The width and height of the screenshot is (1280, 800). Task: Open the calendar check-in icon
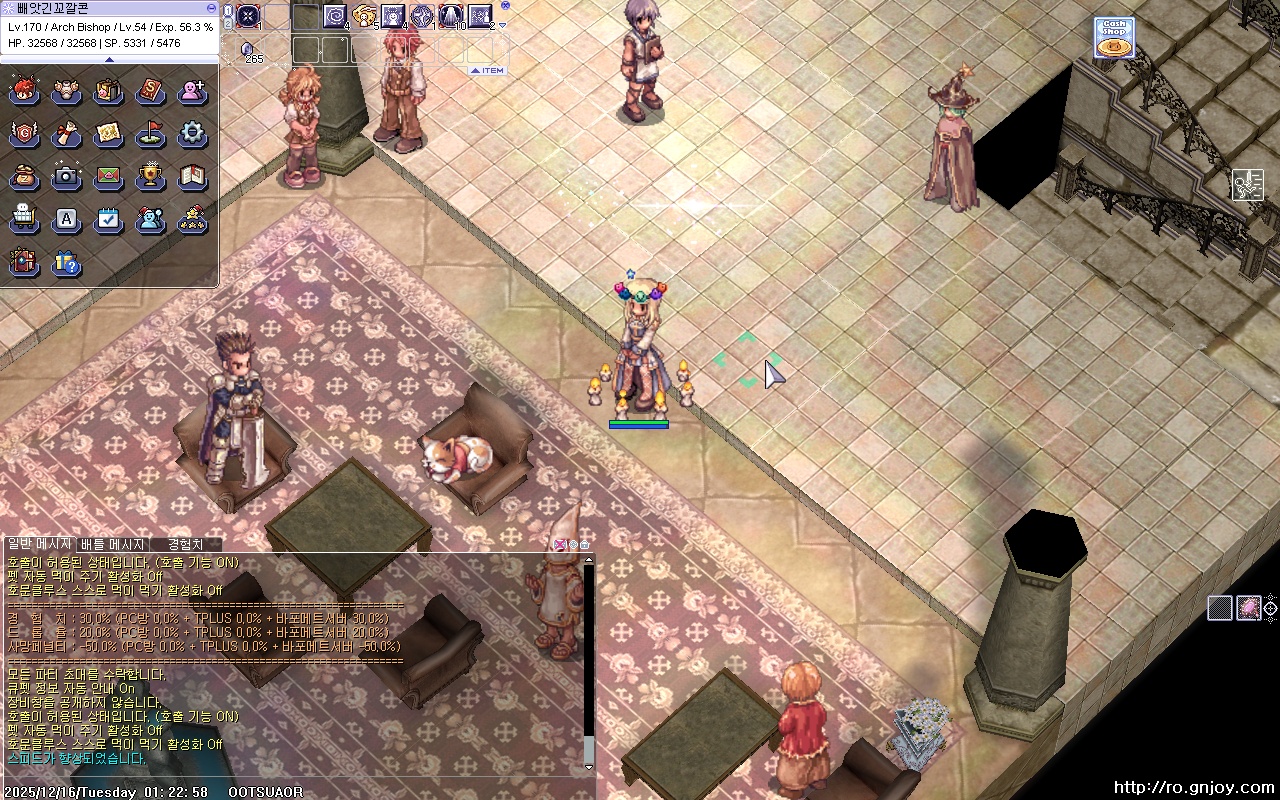tap(108, 220)
